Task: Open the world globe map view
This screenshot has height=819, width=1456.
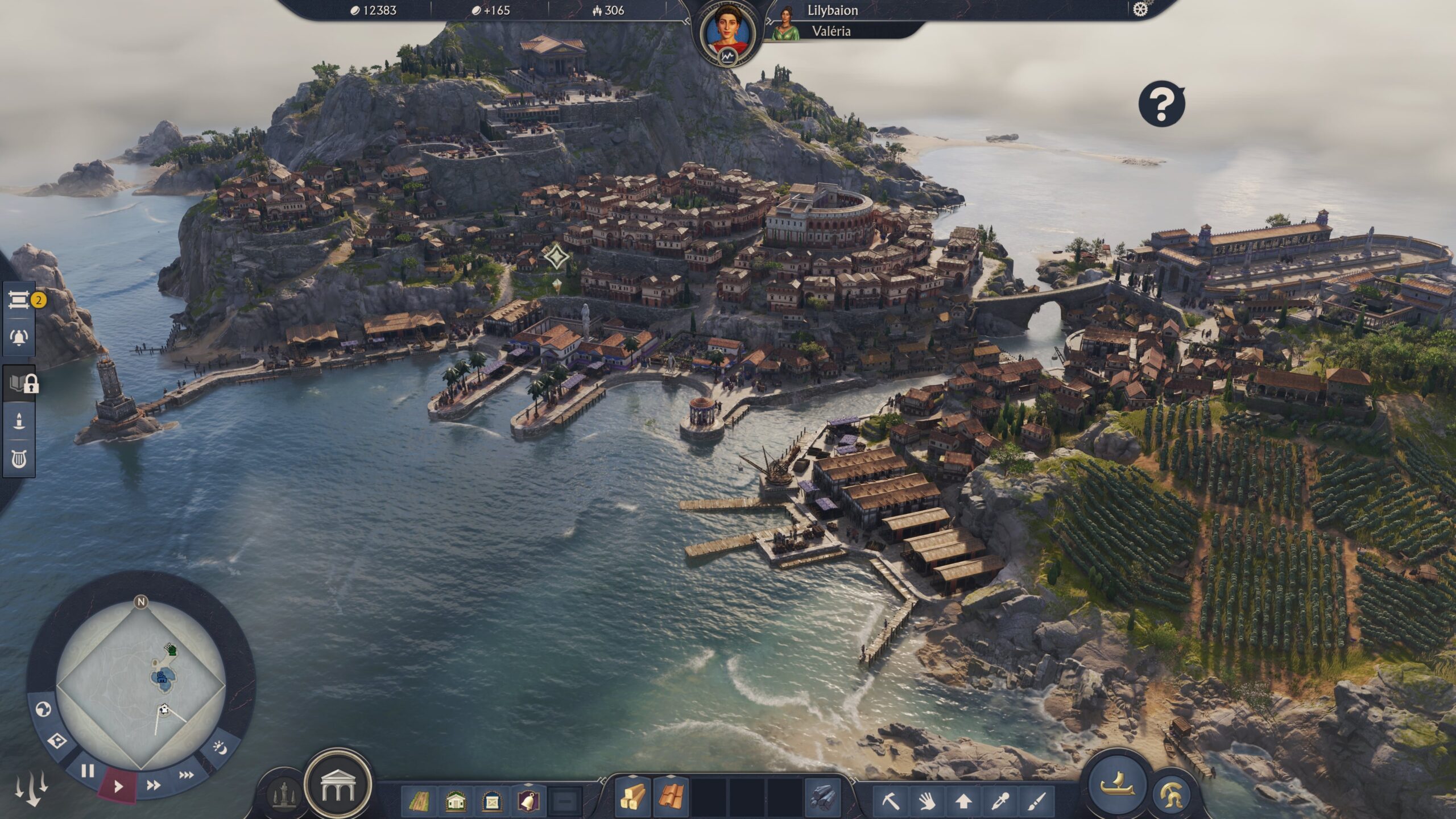Action: (43, 709)
